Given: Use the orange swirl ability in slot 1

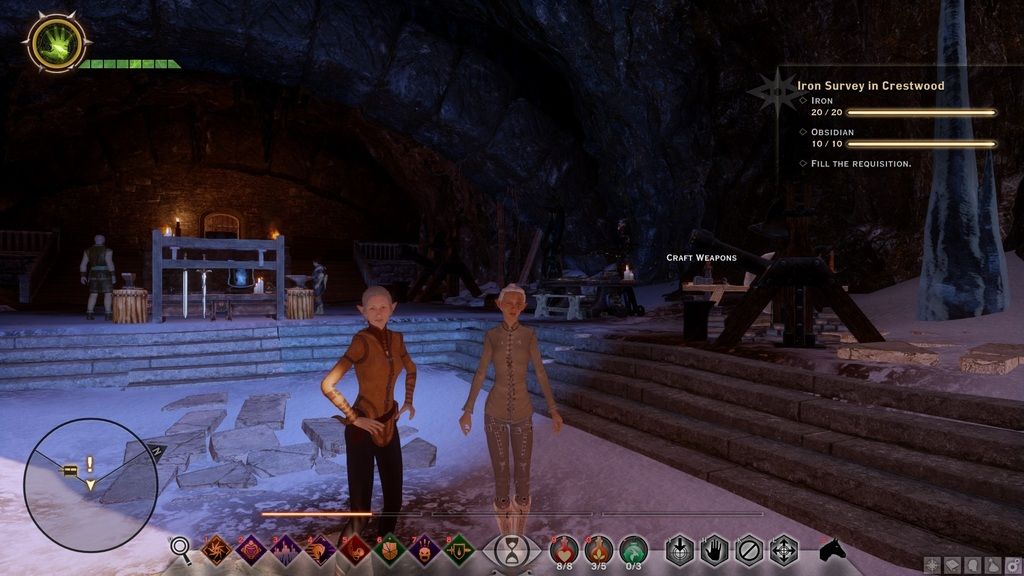Looking at the screenshot, I should (x=216, y=549).
